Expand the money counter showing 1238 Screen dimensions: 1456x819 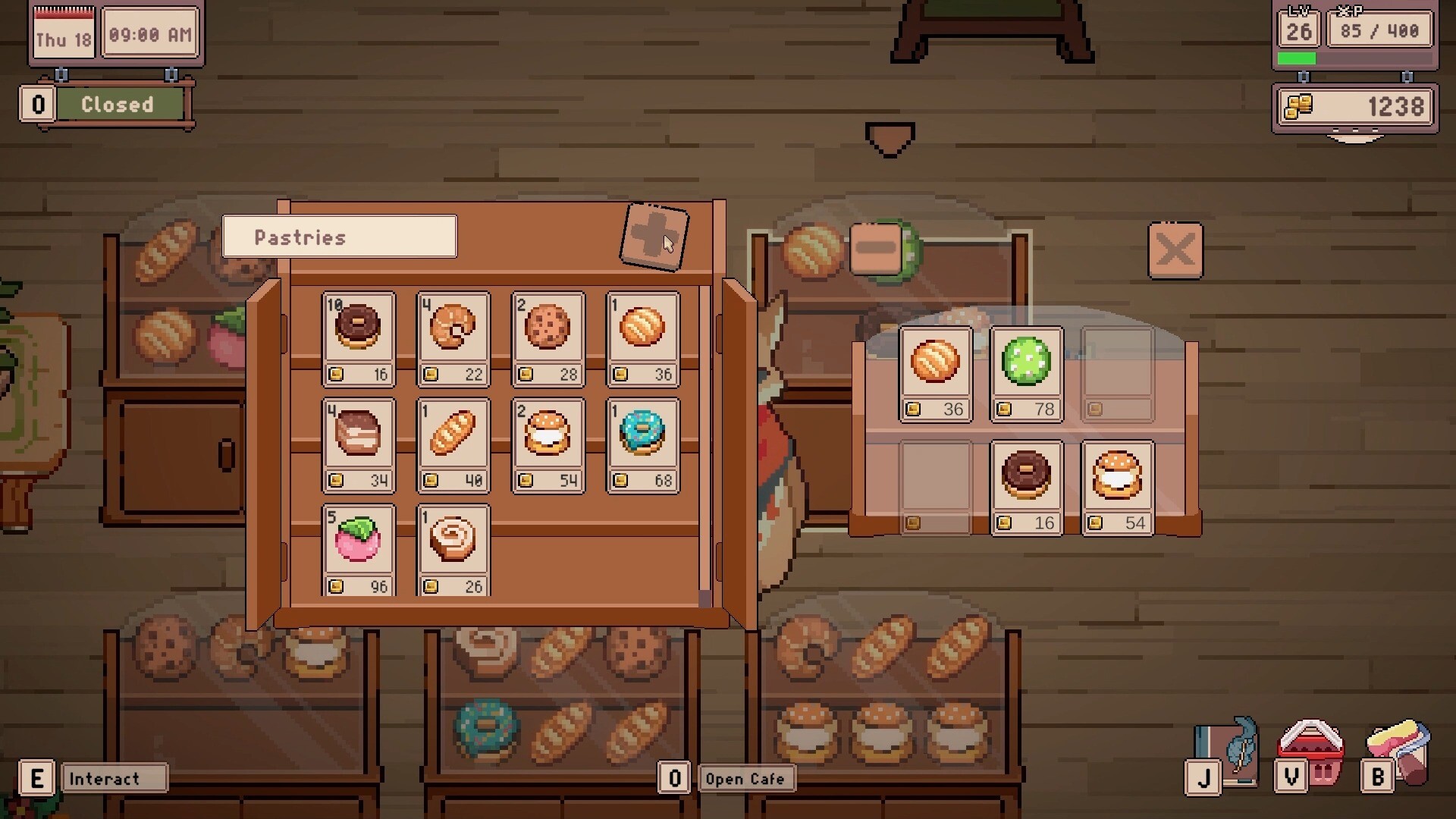click(1354, 106)
